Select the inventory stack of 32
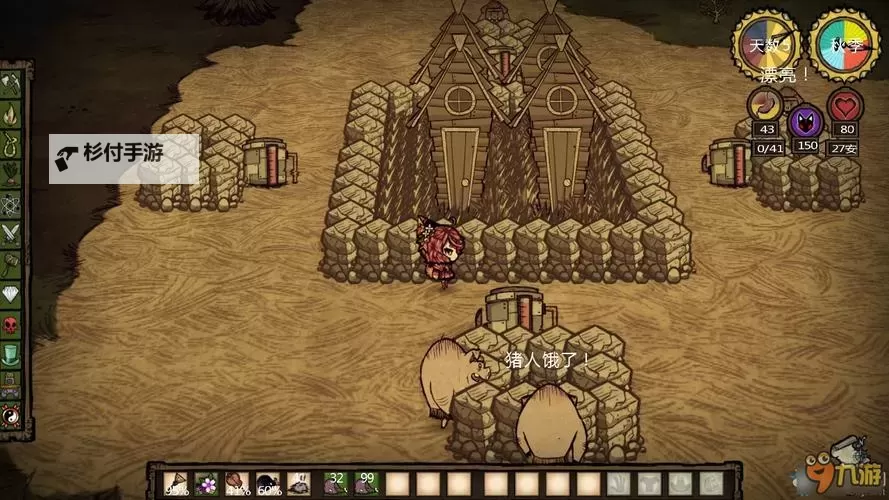 point(335,484)
